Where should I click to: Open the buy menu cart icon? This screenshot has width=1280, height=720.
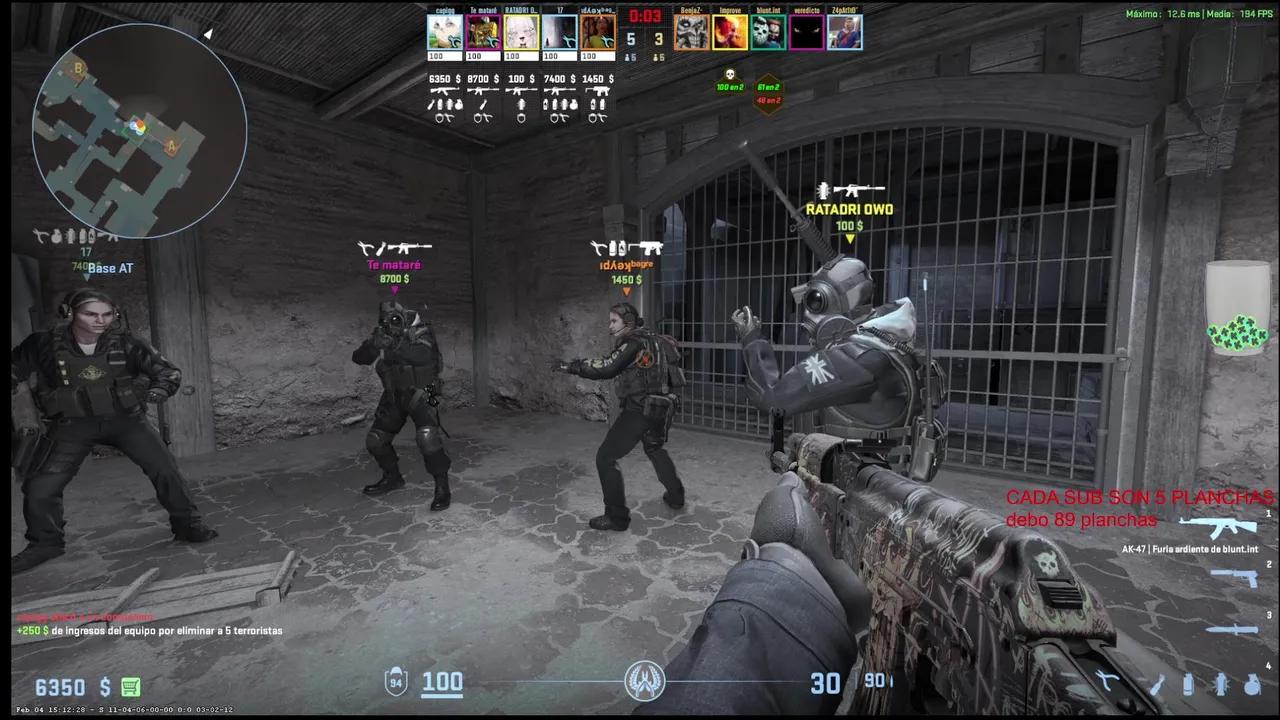[x=131, y=687]
